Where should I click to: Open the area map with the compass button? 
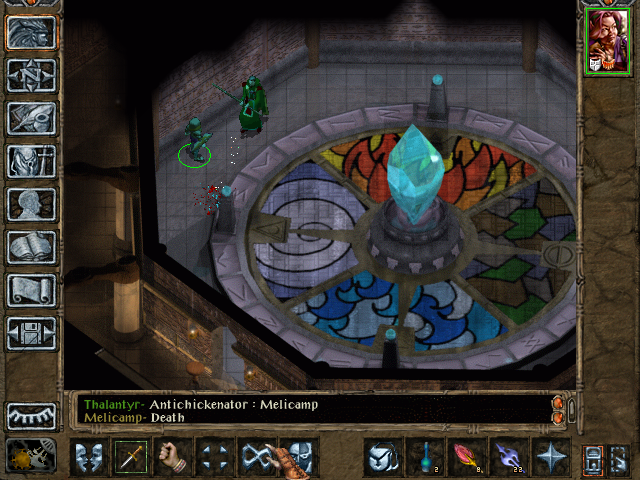pos(31,75)
